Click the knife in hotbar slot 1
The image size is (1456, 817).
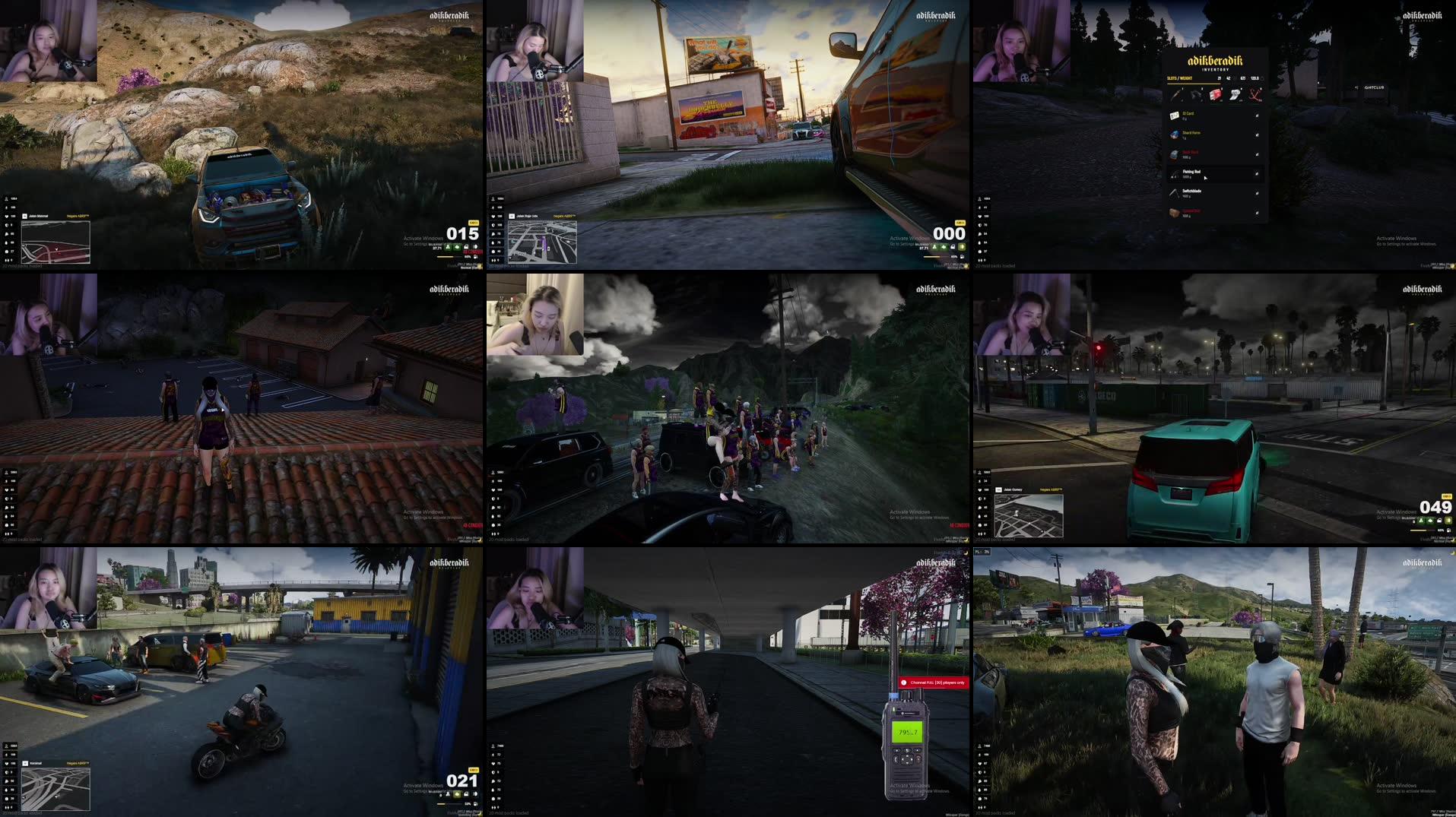coord(1176,94)
